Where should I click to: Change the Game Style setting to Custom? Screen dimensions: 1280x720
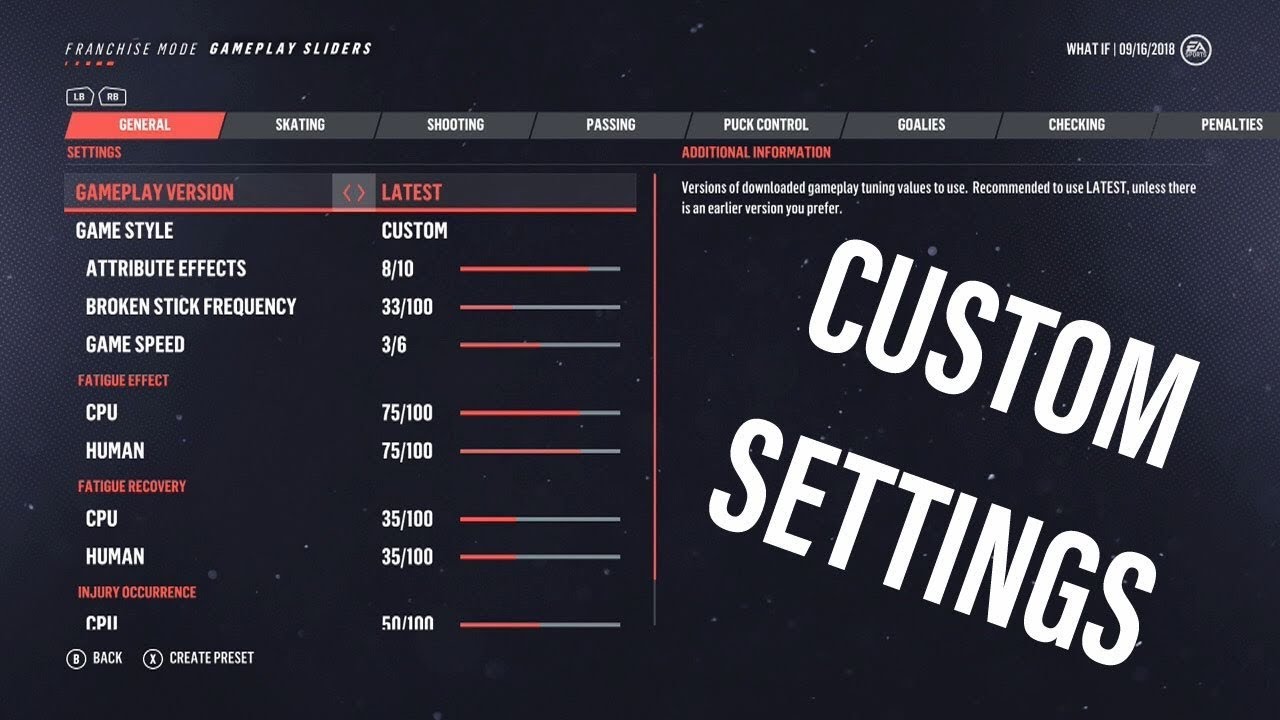pyautogui.click(x=413, y=230)
